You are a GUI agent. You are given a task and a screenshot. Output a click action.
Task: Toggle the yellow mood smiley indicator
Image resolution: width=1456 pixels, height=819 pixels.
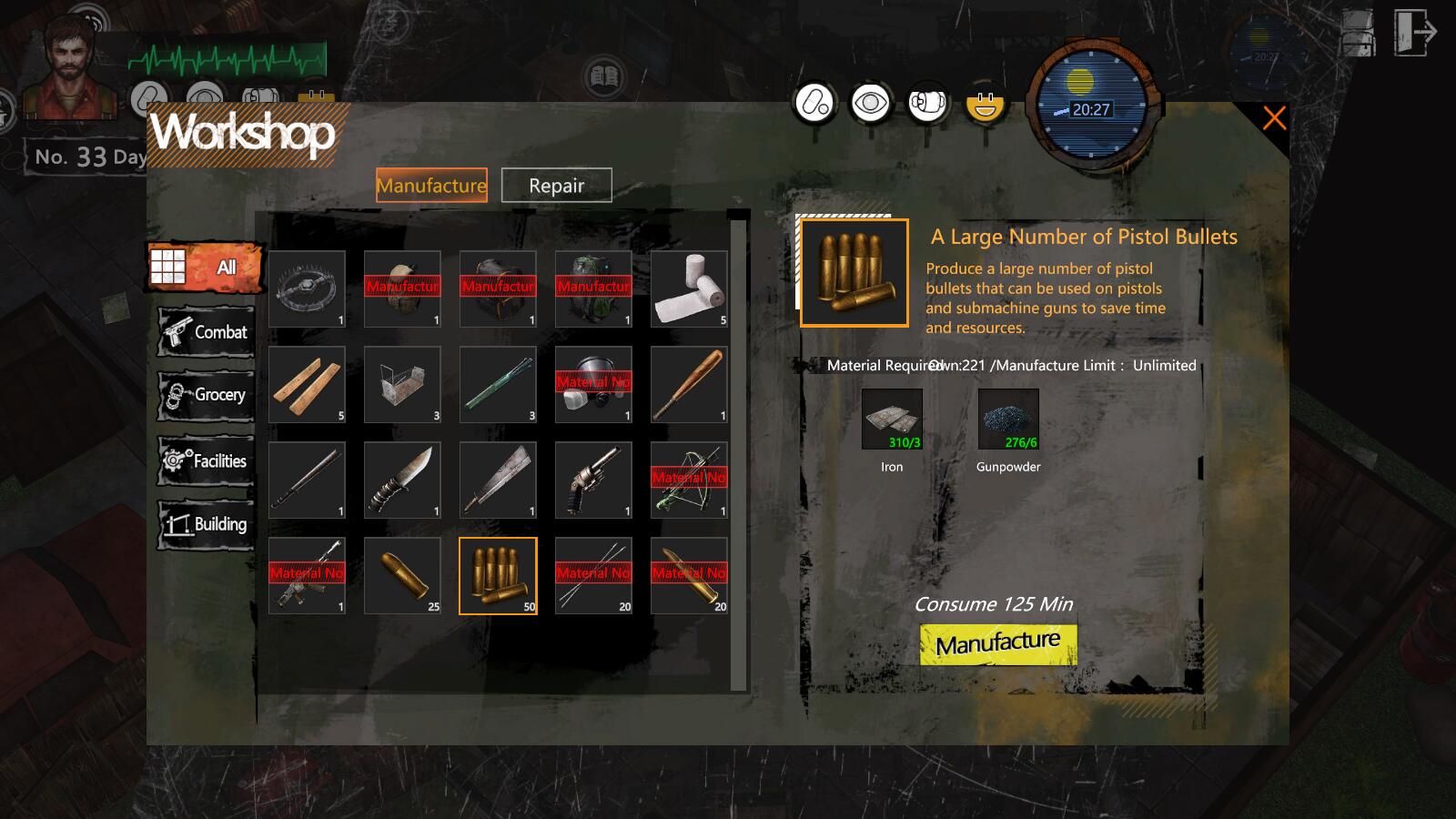click(983, 103)
